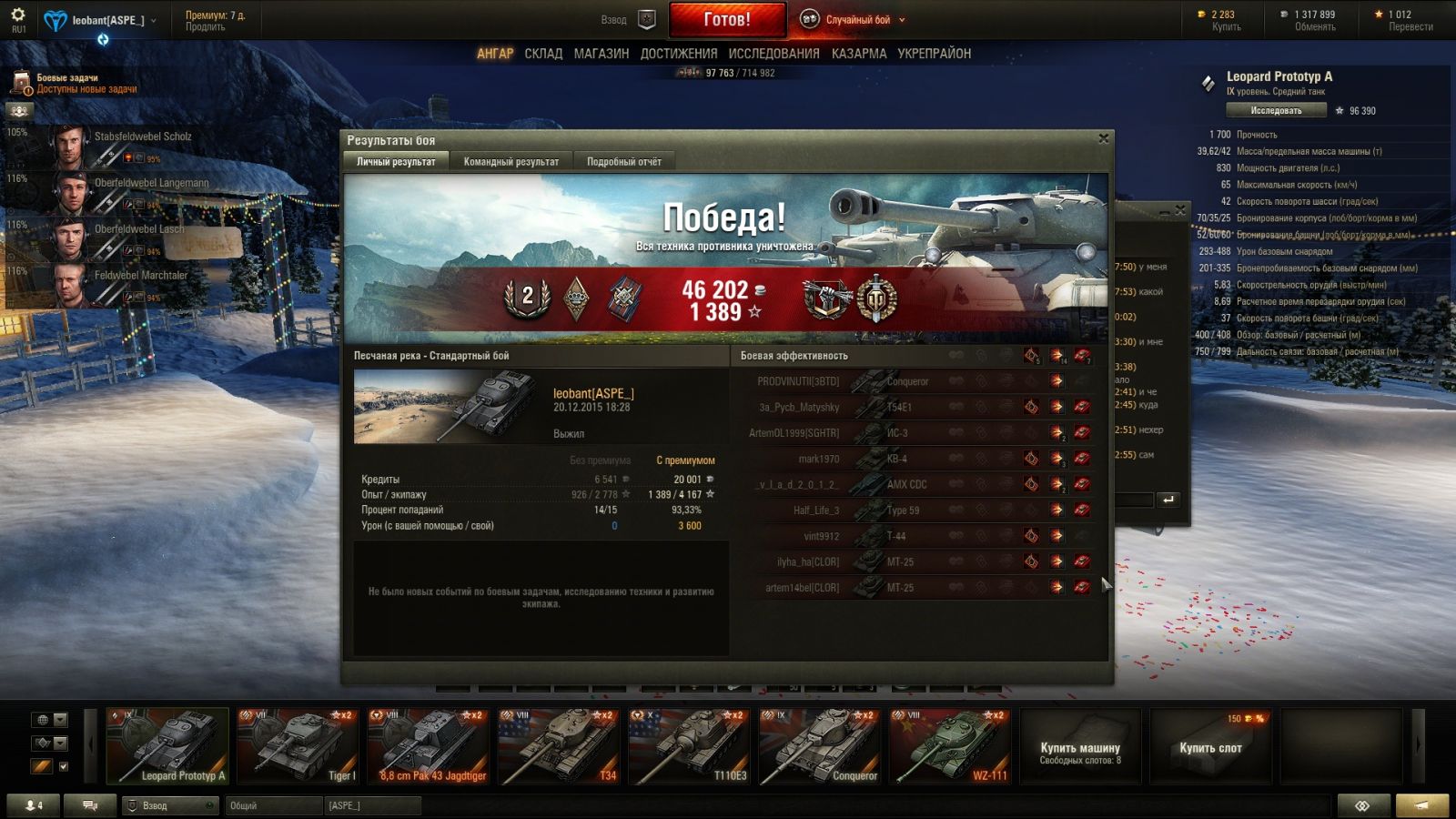The width and height of the screenshot is (1456, 819).
Task: Select crew member Stabsfeldwebel Scholz
Action: [x=118, y=145]
